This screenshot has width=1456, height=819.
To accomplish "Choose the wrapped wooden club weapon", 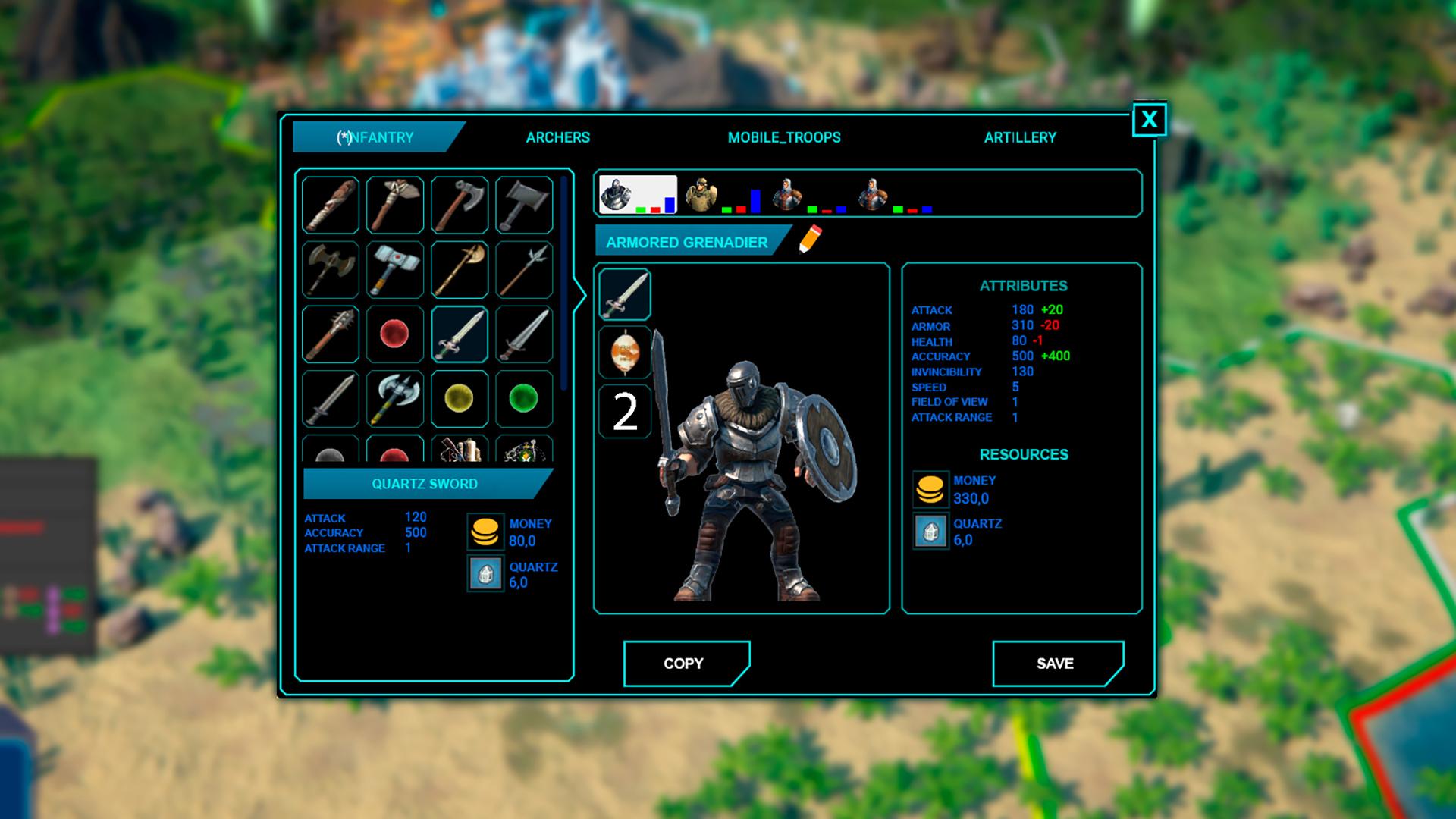I will pyautogui.click(x=331, y=205).
